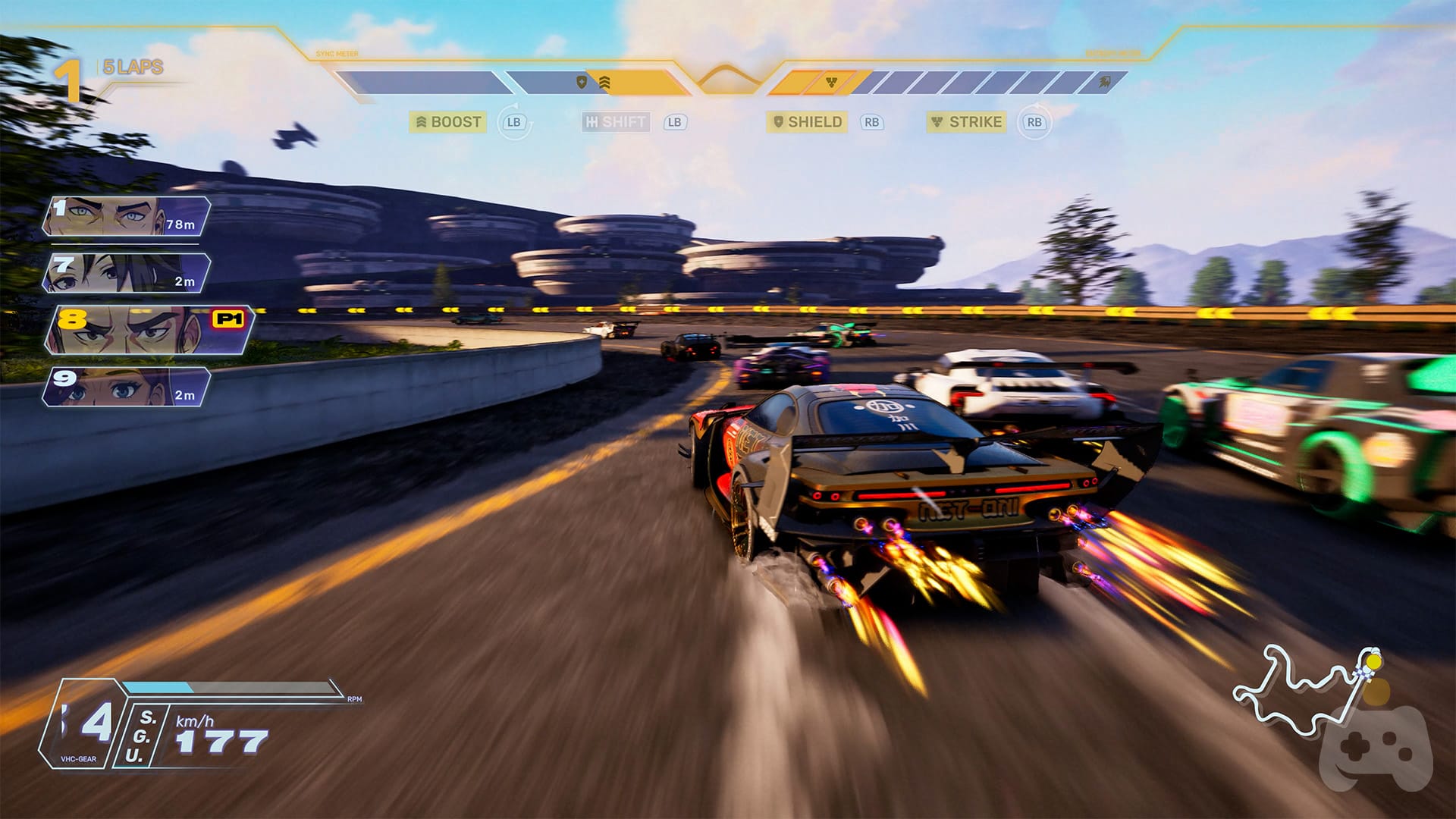Pick the 9th place racer portrait
The width and height of the screenshot is (1456, 819).
[x=127, y=387]
